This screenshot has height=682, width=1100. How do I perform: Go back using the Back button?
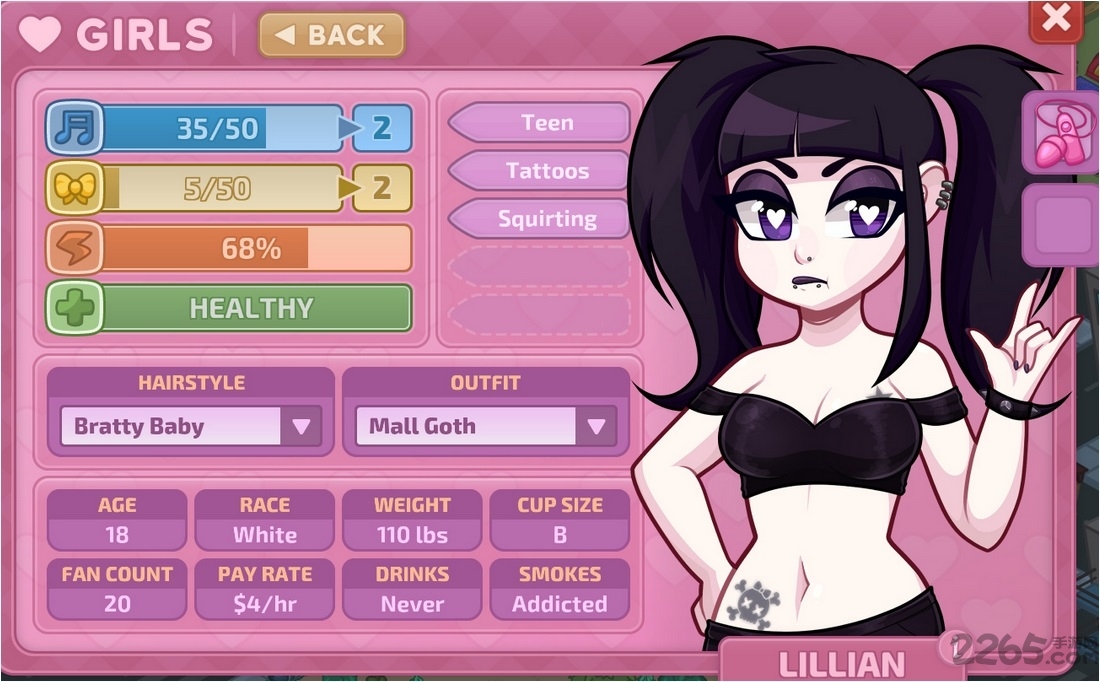pyautogui.click(x=331, y=36)
